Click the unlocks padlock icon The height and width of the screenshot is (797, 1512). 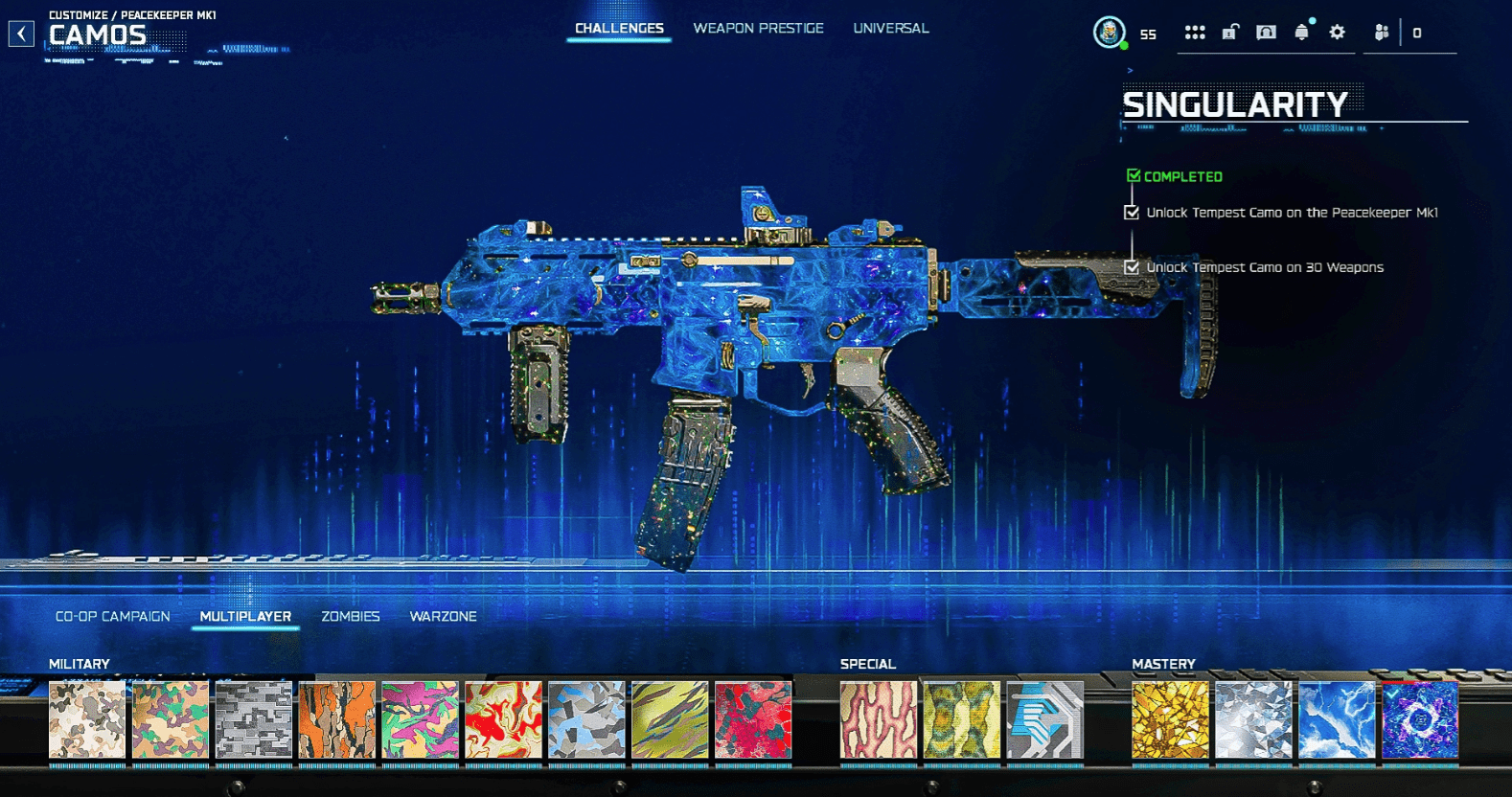pyautogui.click(x=1231, y=32)
